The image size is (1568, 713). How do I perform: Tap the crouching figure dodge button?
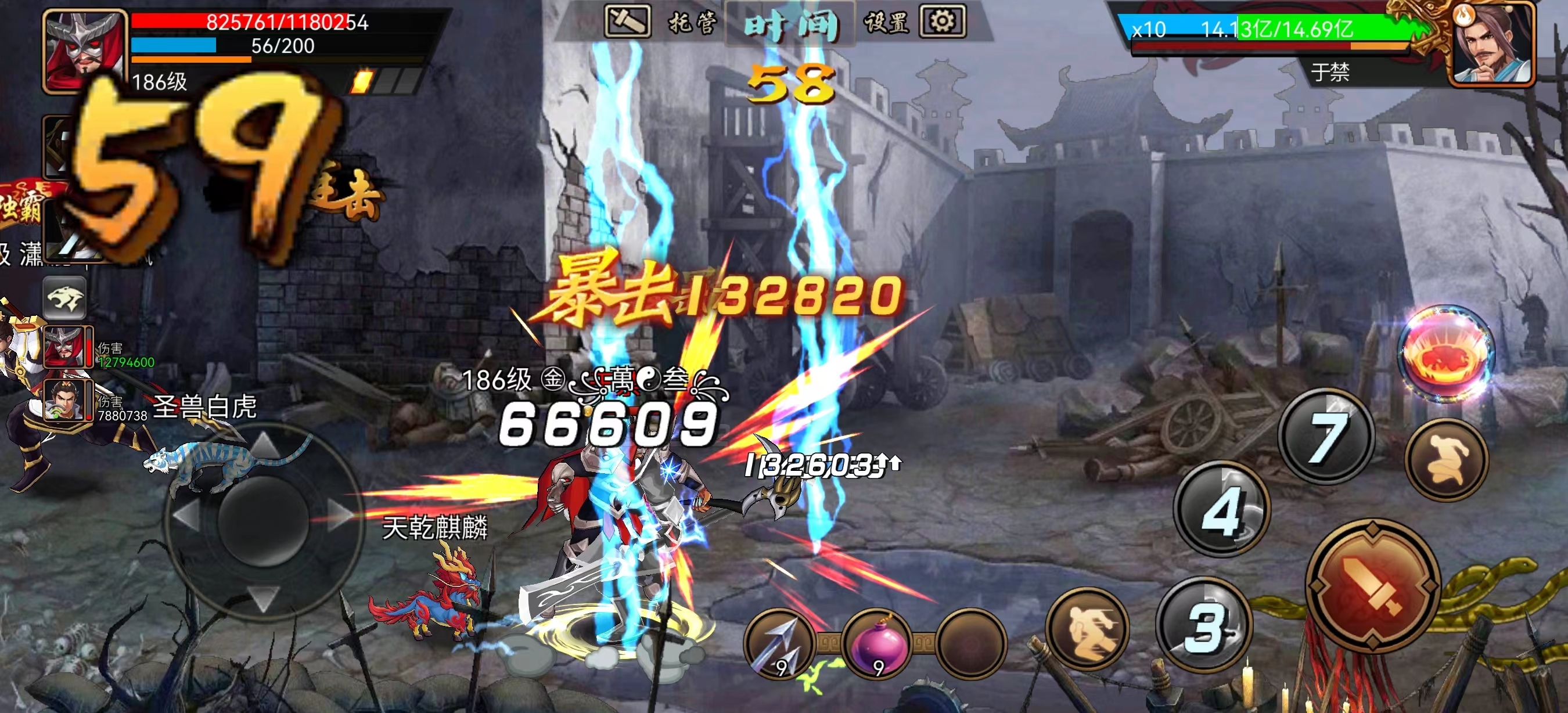click(1447, 459)
